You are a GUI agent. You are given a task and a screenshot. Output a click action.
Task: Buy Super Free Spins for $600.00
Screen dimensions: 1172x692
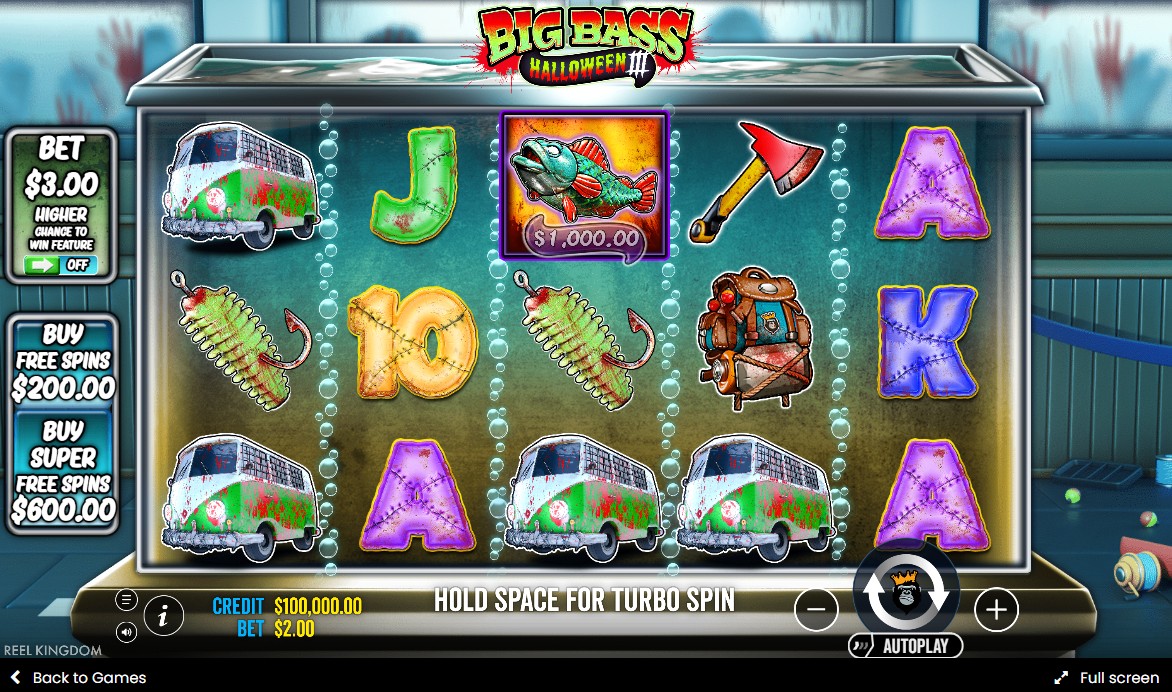(63, 471)
